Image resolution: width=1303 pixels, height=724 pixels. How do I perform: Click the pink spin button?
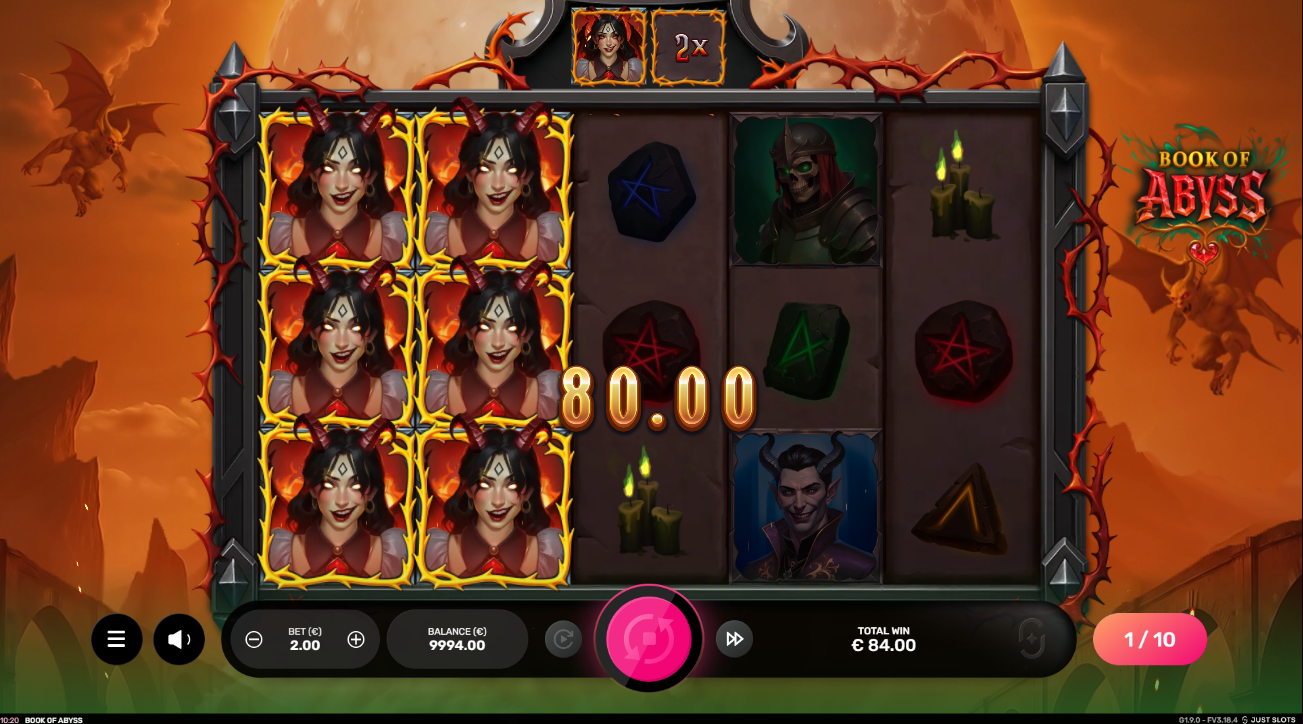[x=649, y=638]
